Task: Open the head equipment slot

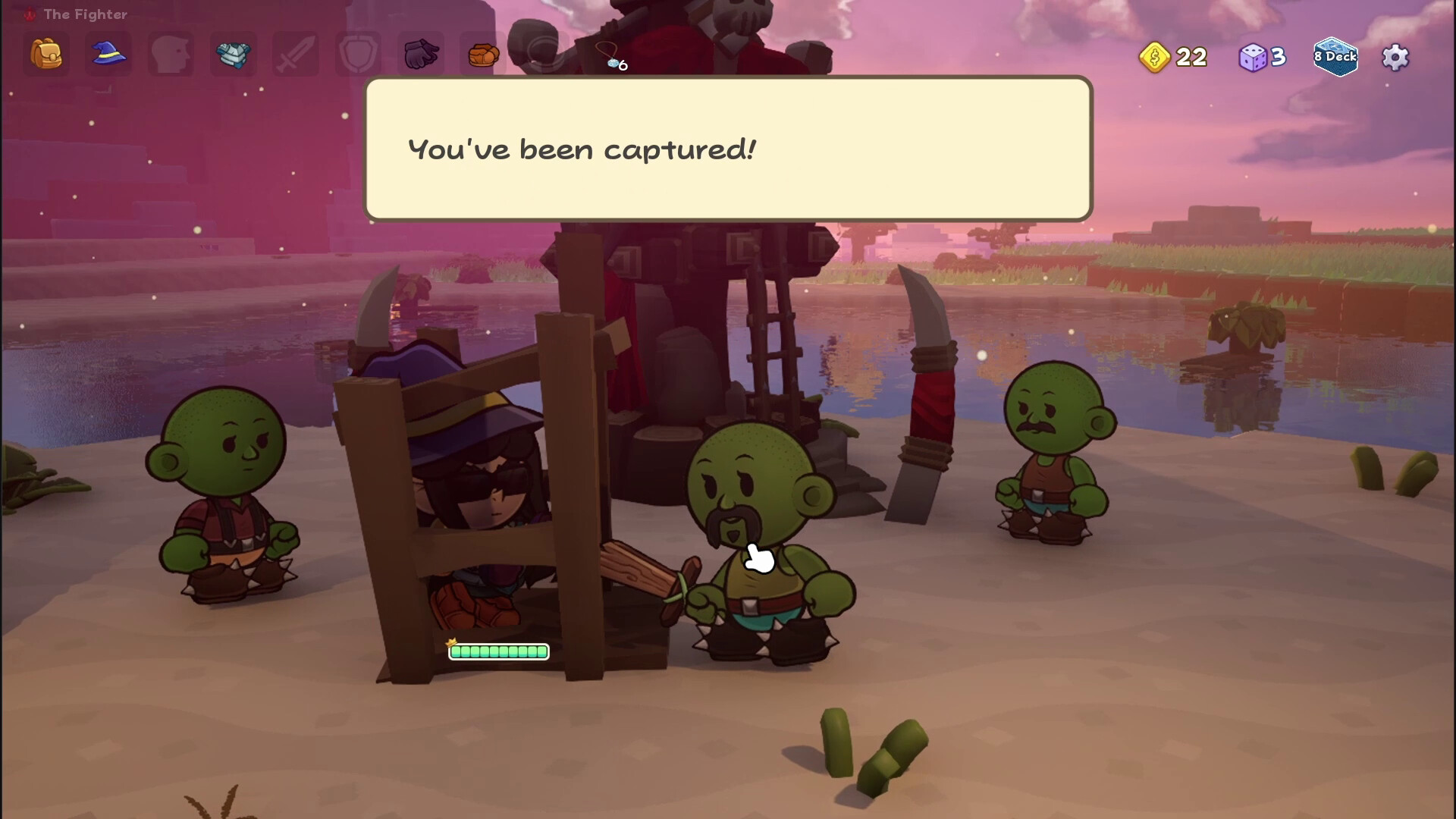Action: (171, 53)
